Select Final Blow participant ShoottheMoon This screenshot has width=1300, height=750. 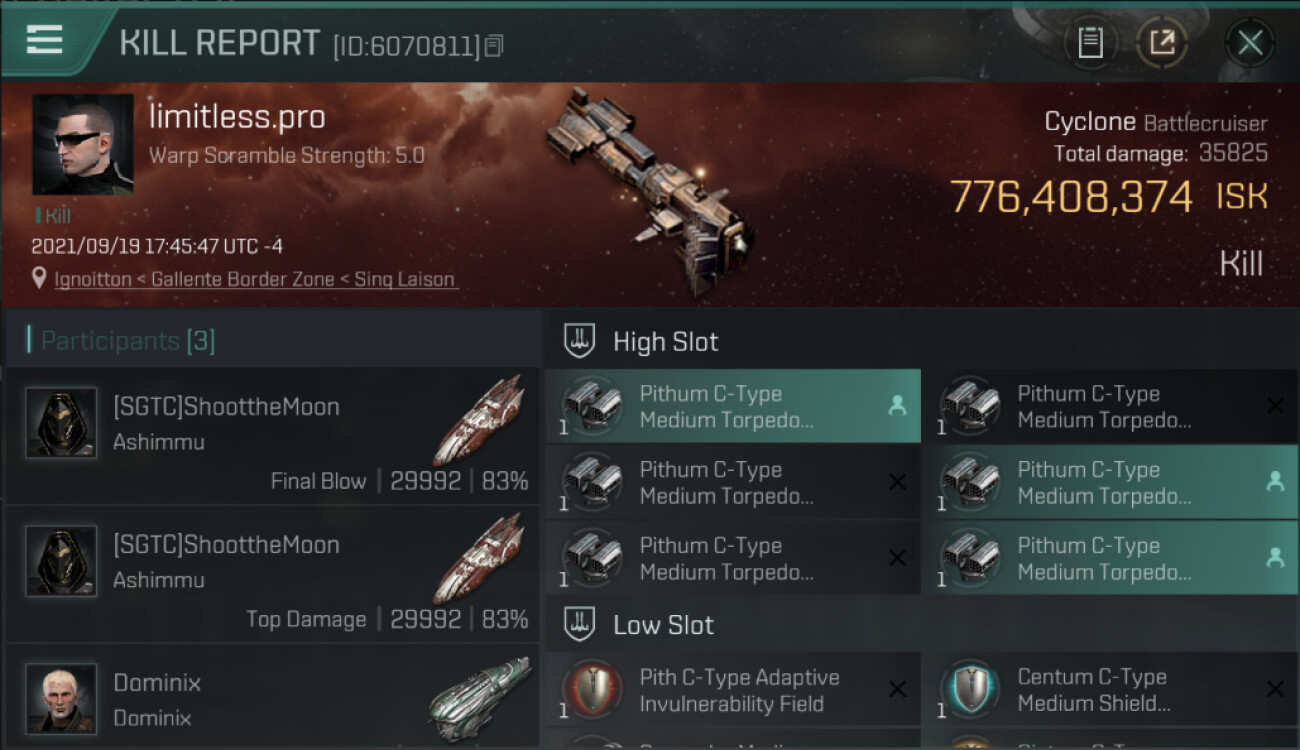[272, 436]
